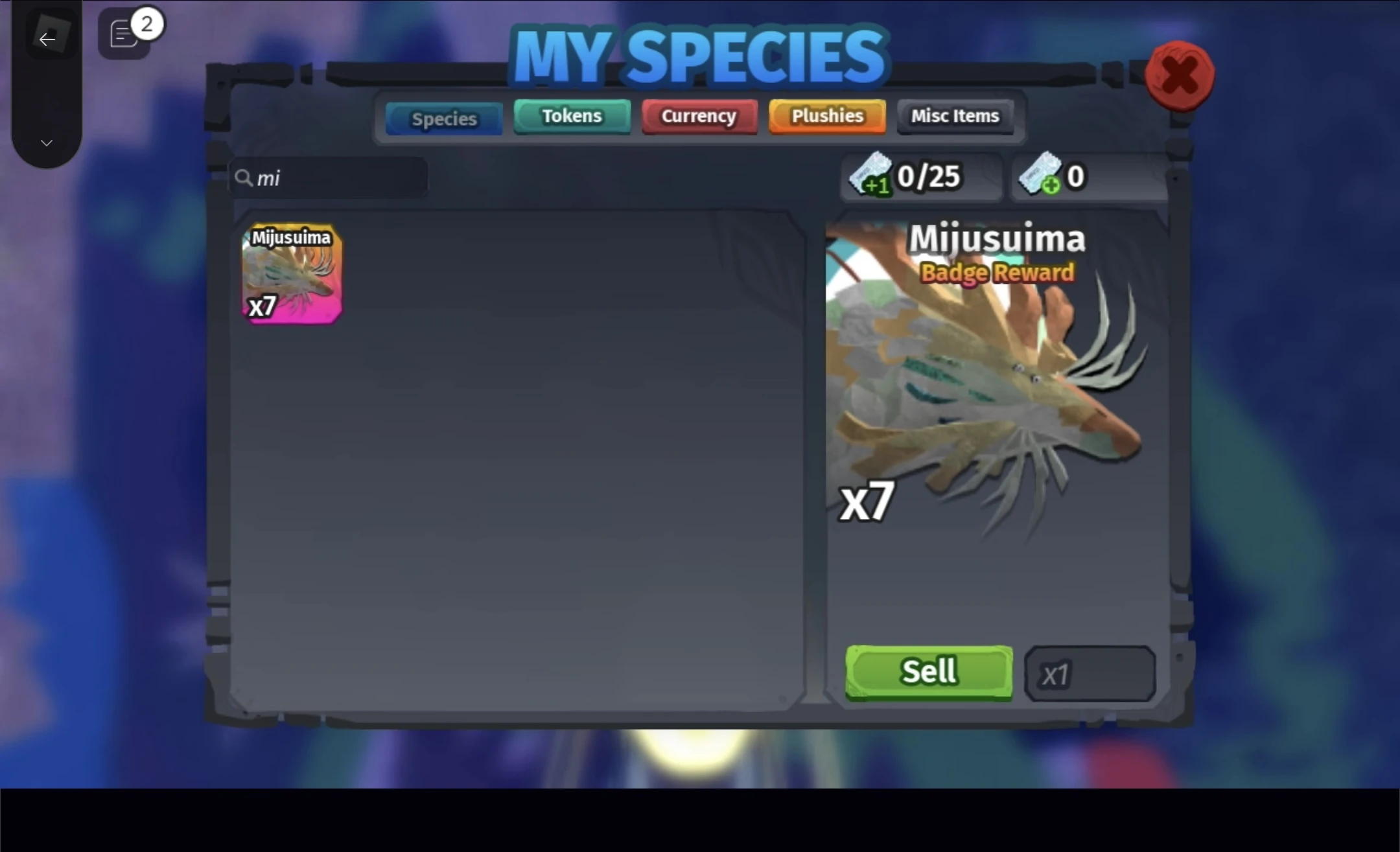Click the Sell button

point(928,672)
